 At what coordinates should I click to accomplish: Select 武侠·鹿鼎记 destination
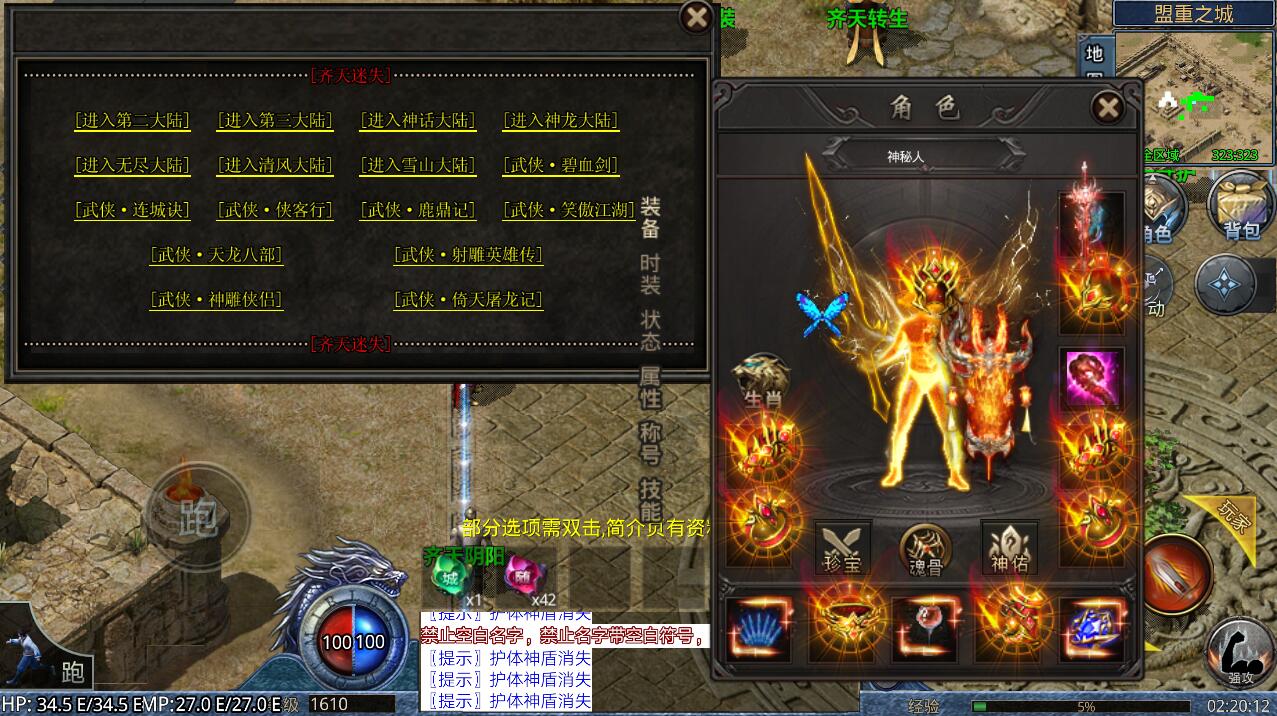418,210
